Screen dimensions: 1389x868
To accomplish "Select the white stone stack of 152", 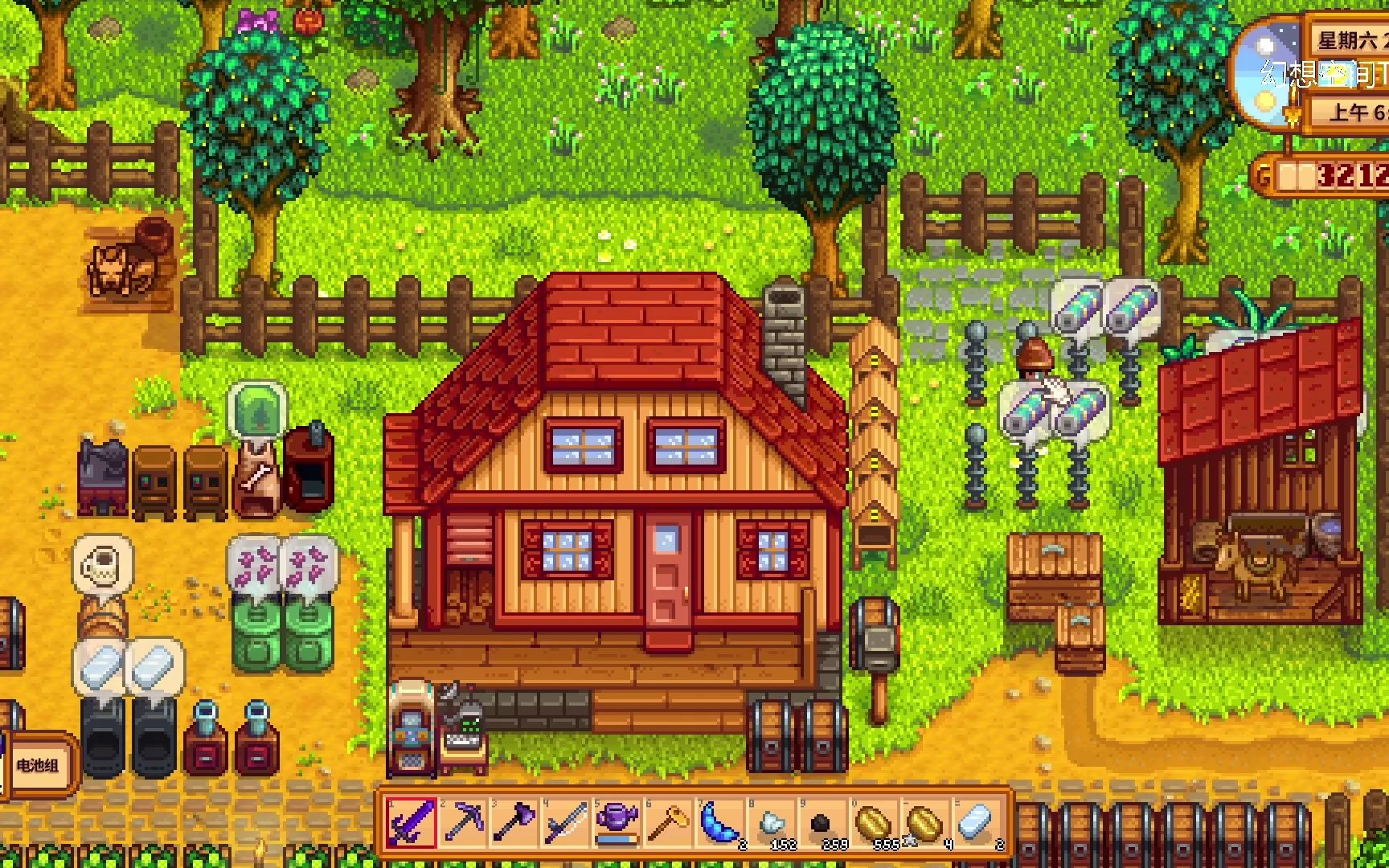I will (772, 823).
